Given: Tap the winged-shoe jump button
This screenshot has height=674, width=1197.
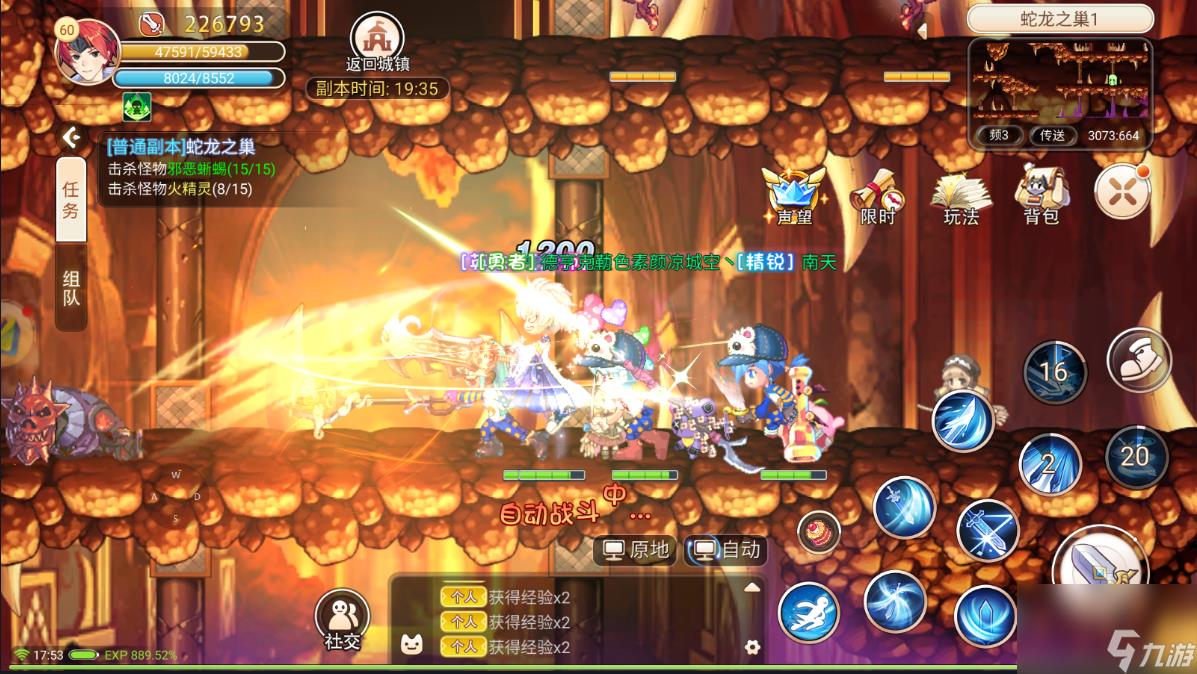Looking at the screenshot, I should click(1139, 362).
